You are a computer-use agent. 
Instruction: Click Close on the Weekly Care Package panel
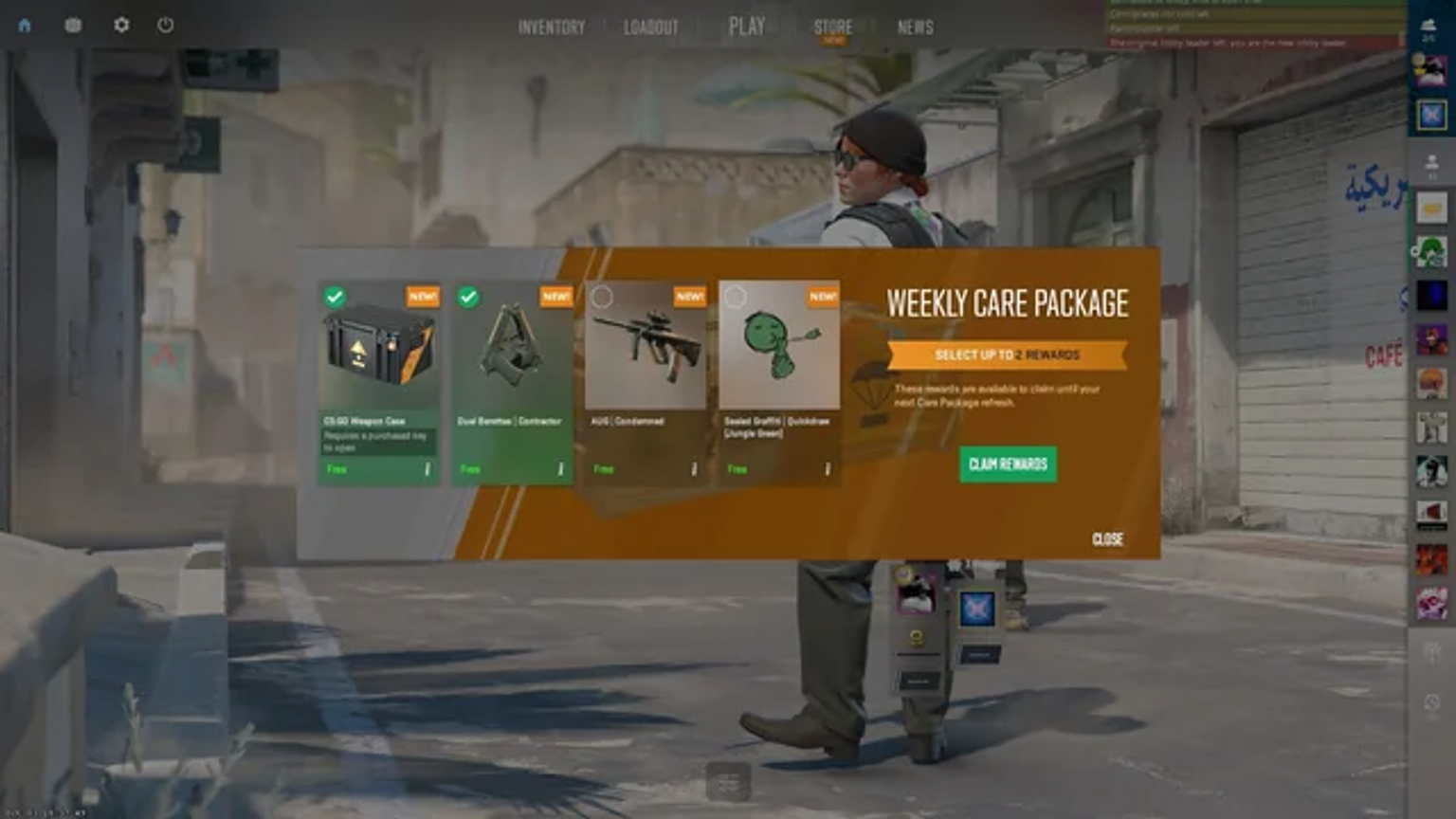click(1107, 540)
